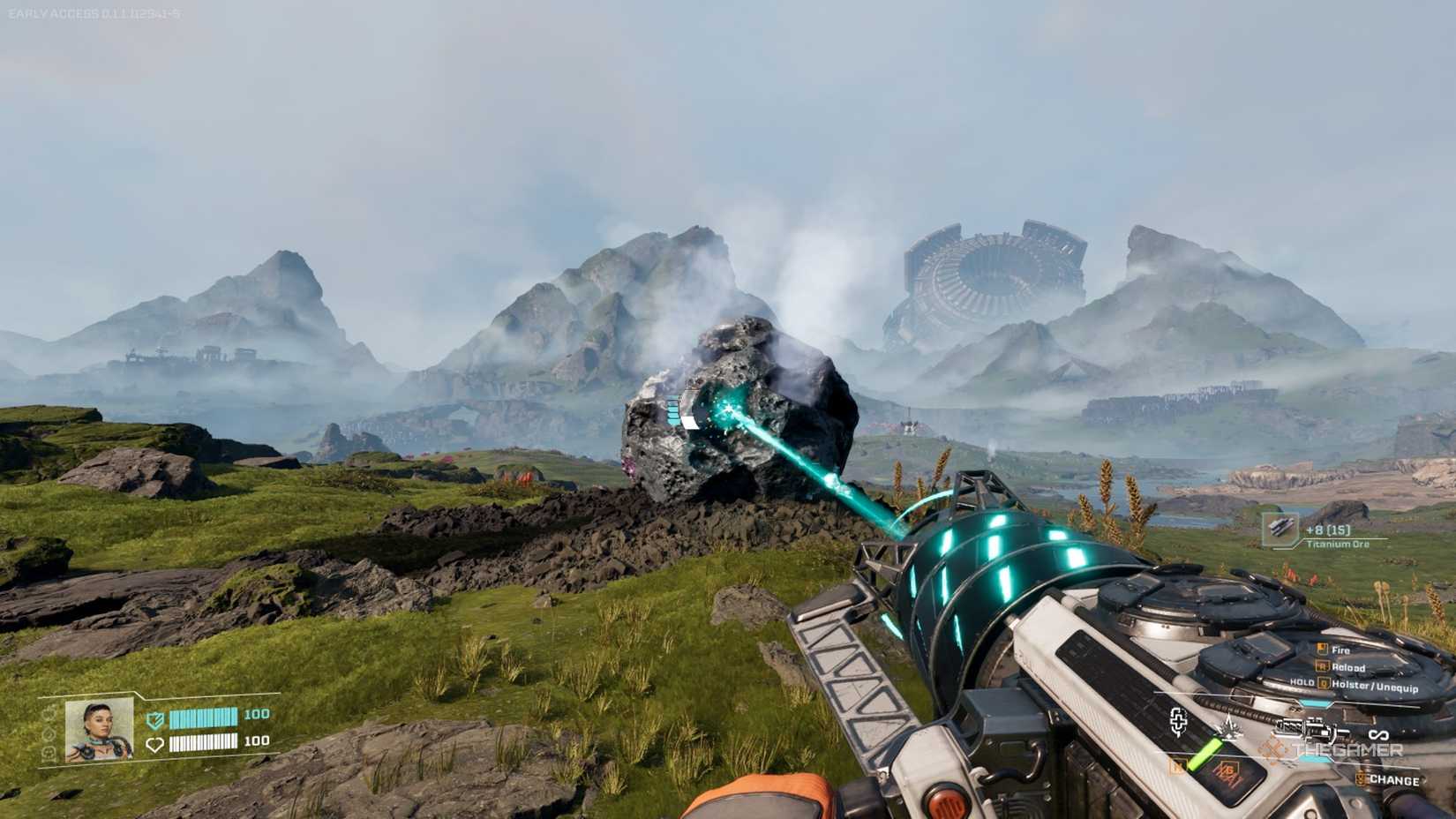Click the Titanium Ore pickup icon
Image resolution: width=1456 pixels, height=819 pixels.
pyautogui.click(x=1281, y=530)
